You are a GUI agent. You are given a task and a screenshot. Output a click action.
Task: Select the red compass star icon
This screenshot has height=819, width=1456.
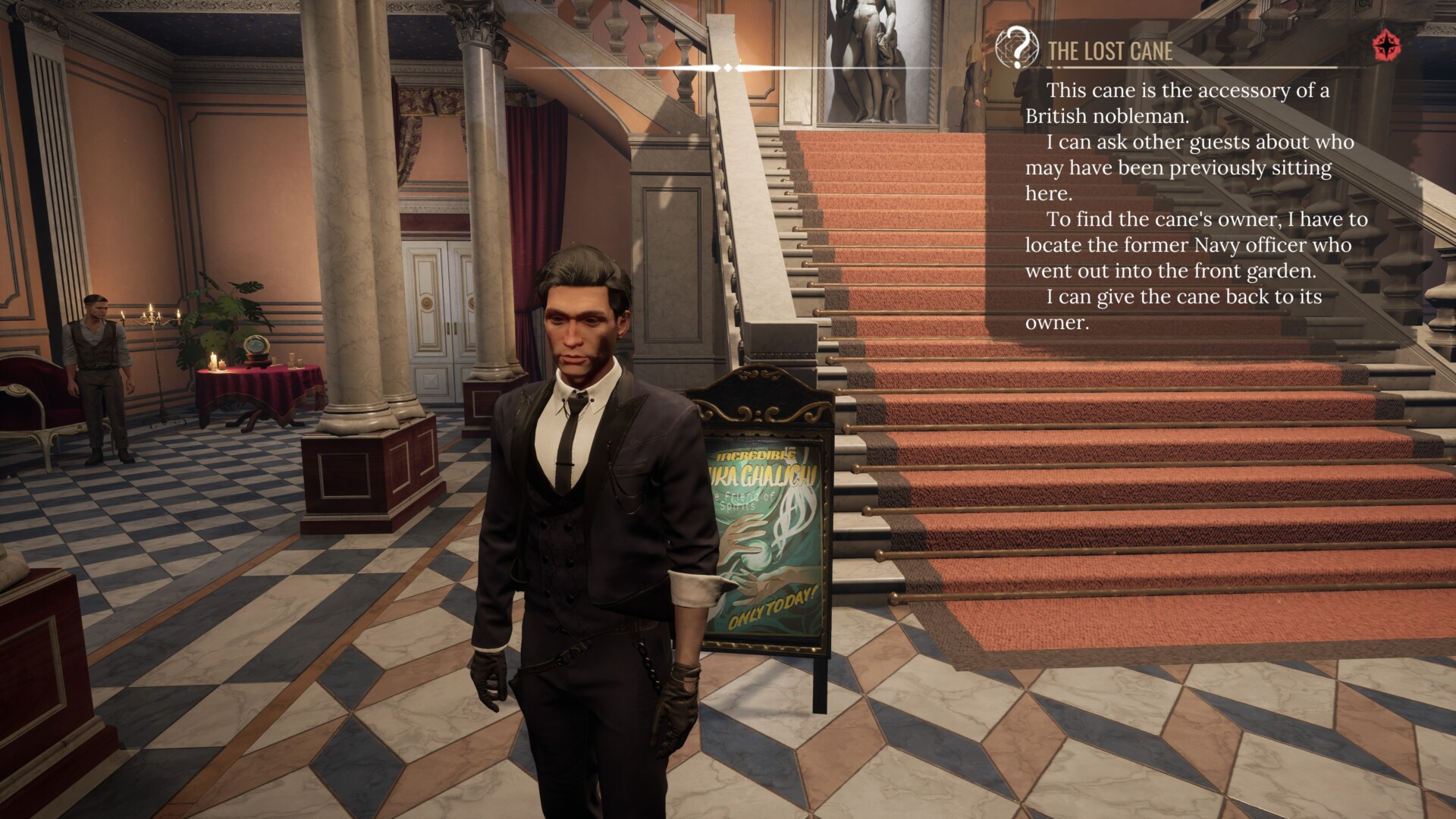[1387, 46]
